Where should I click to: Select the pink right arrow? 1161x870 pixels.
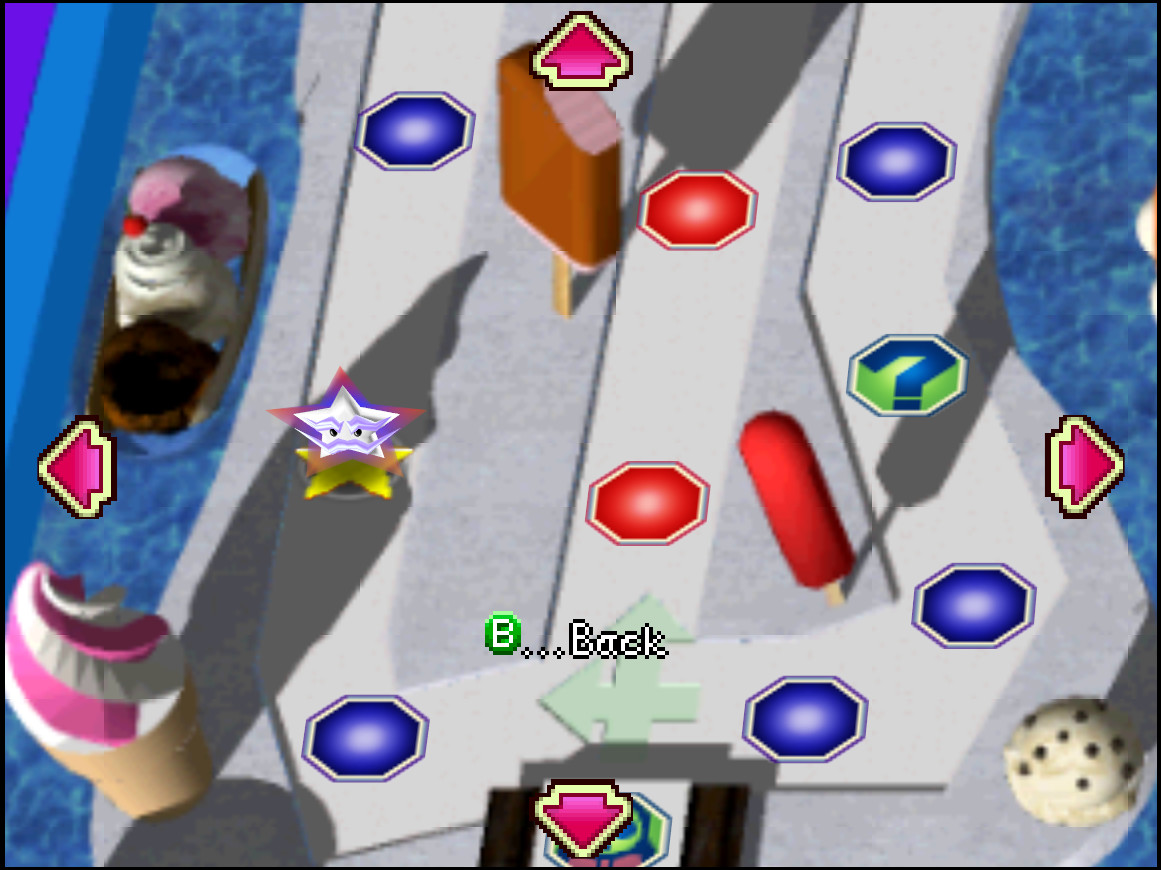[1084, 466]
